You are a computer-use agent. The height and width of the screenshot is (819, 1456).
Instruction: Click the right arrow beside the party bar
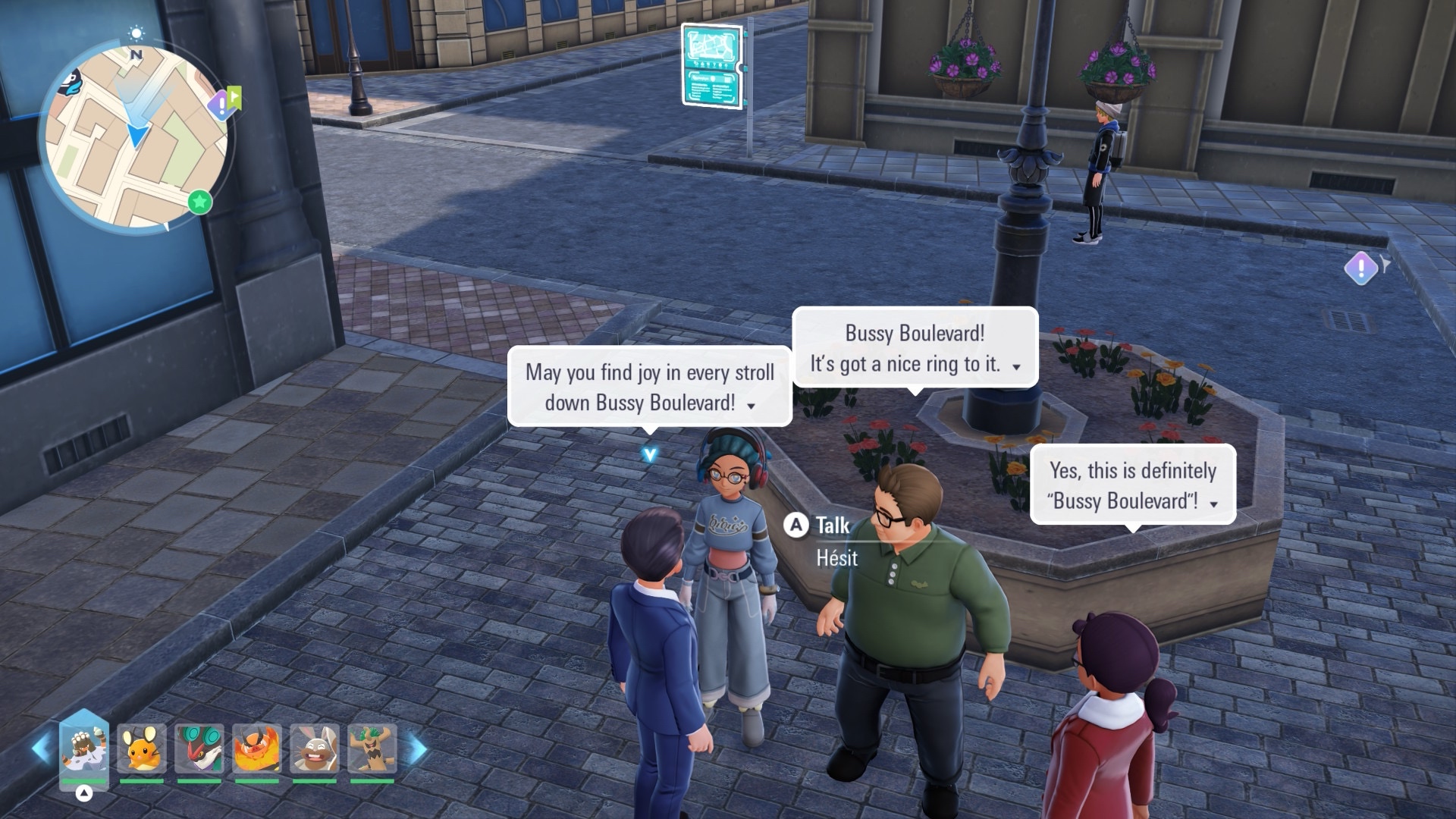[x=417, y=748]
